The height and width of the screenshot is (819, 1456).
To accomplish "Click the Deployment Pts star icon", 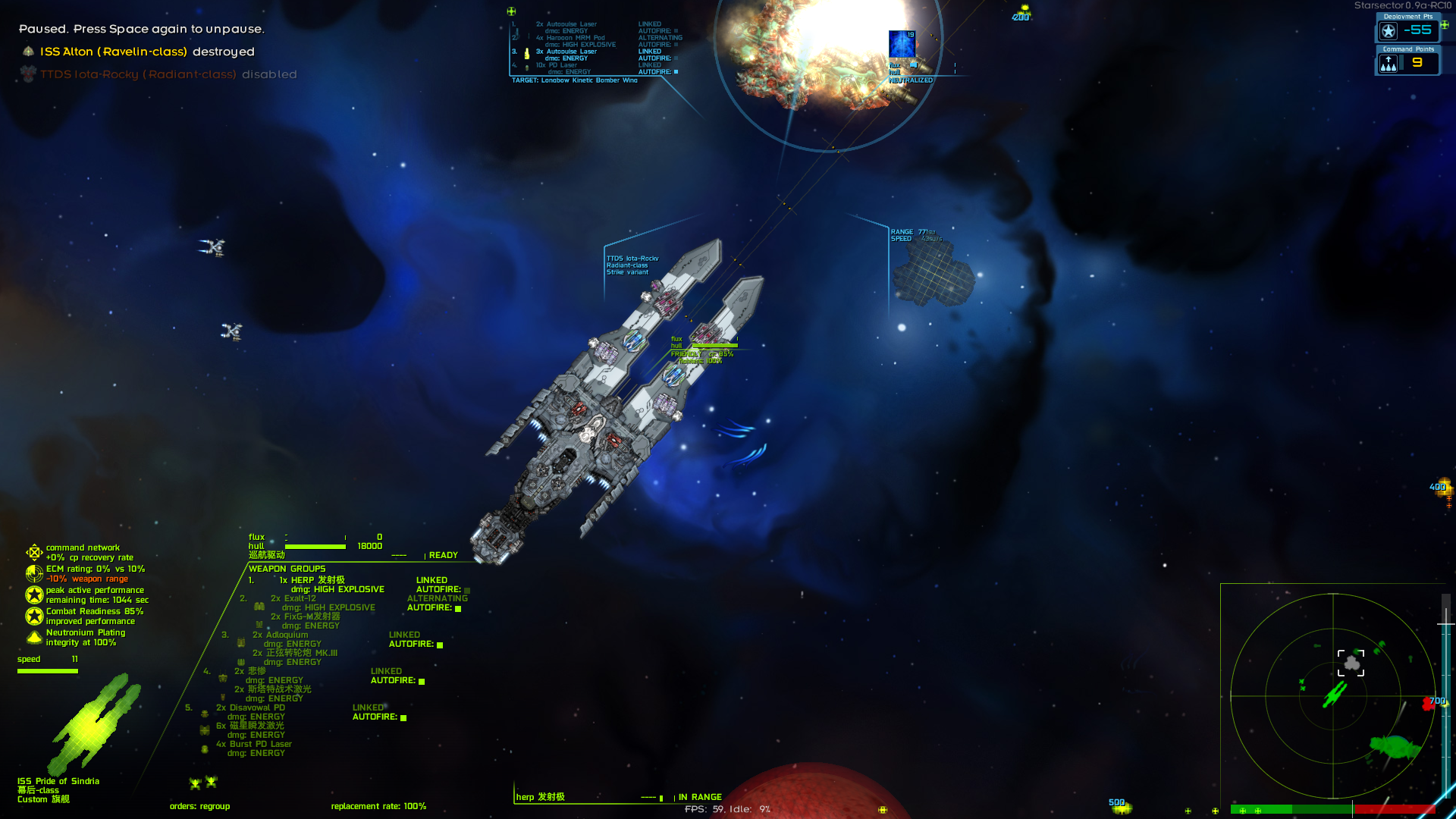I will [1388, 32].
